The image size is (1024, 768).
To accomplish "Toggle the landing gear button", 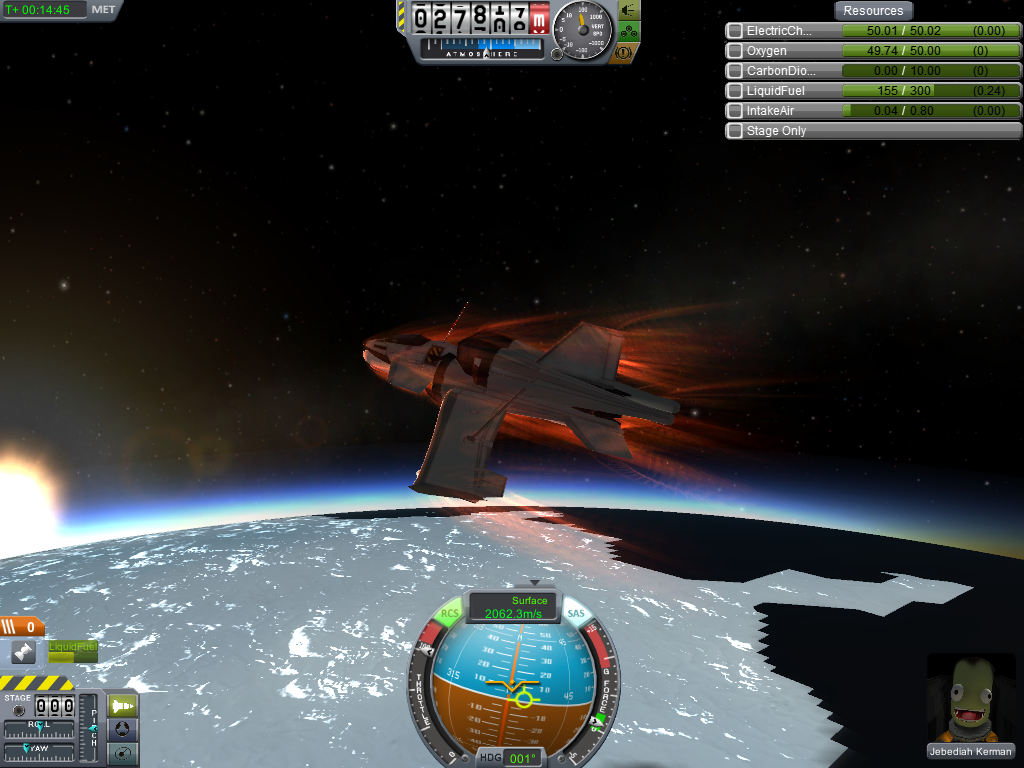I will tap(630, 31).
